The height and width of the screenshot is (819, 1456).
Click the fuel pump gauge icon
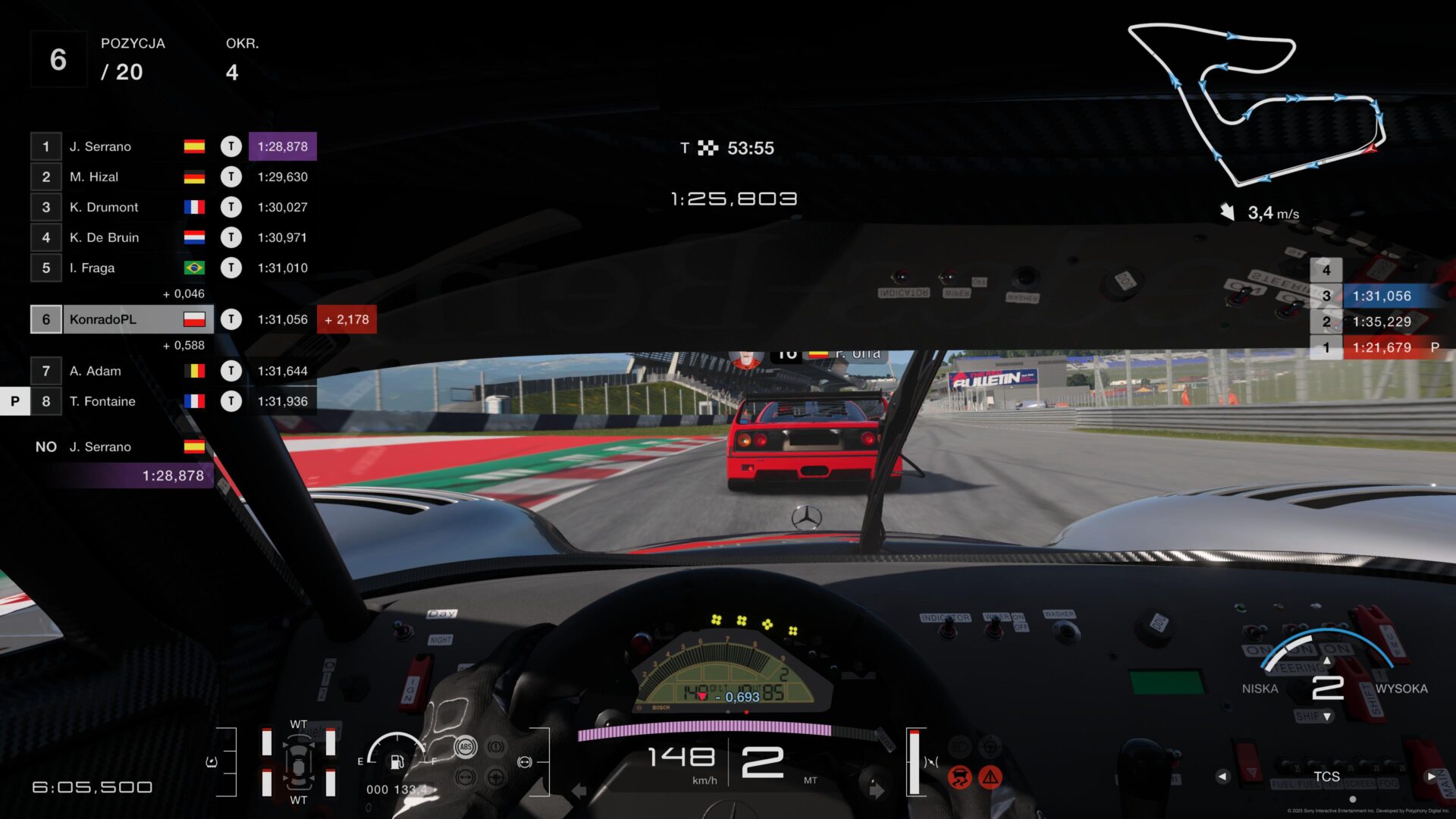(397, 761)
